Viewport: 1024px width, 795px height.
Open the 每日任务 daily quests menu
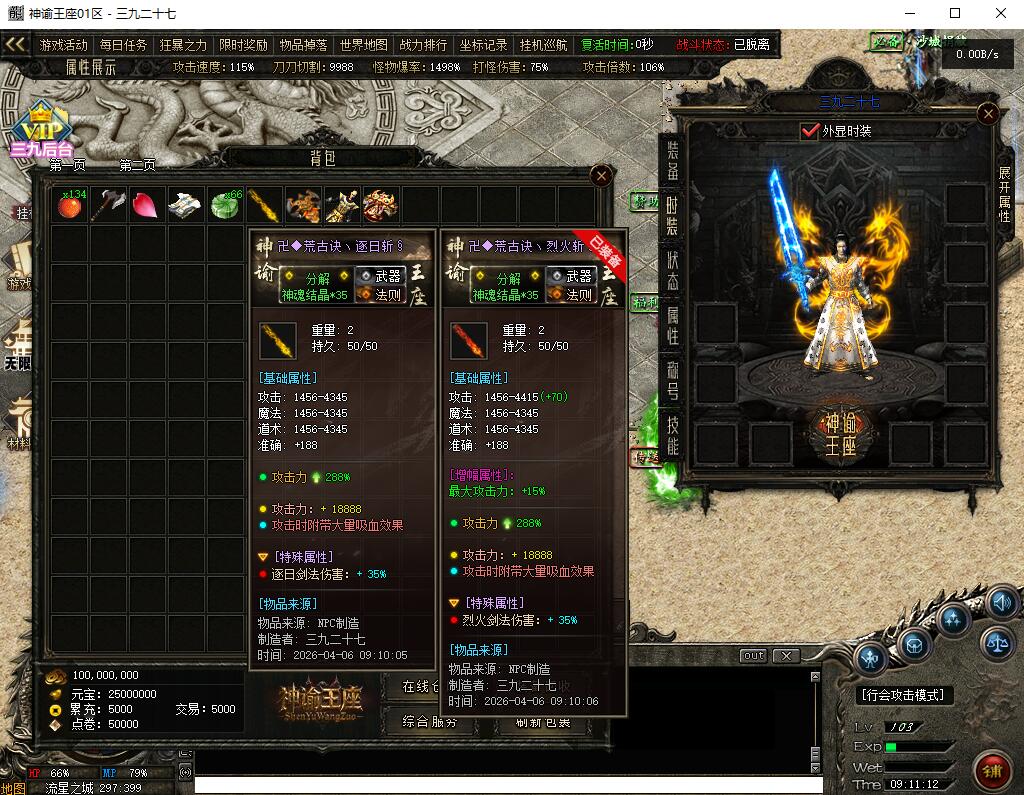[124, 45]
